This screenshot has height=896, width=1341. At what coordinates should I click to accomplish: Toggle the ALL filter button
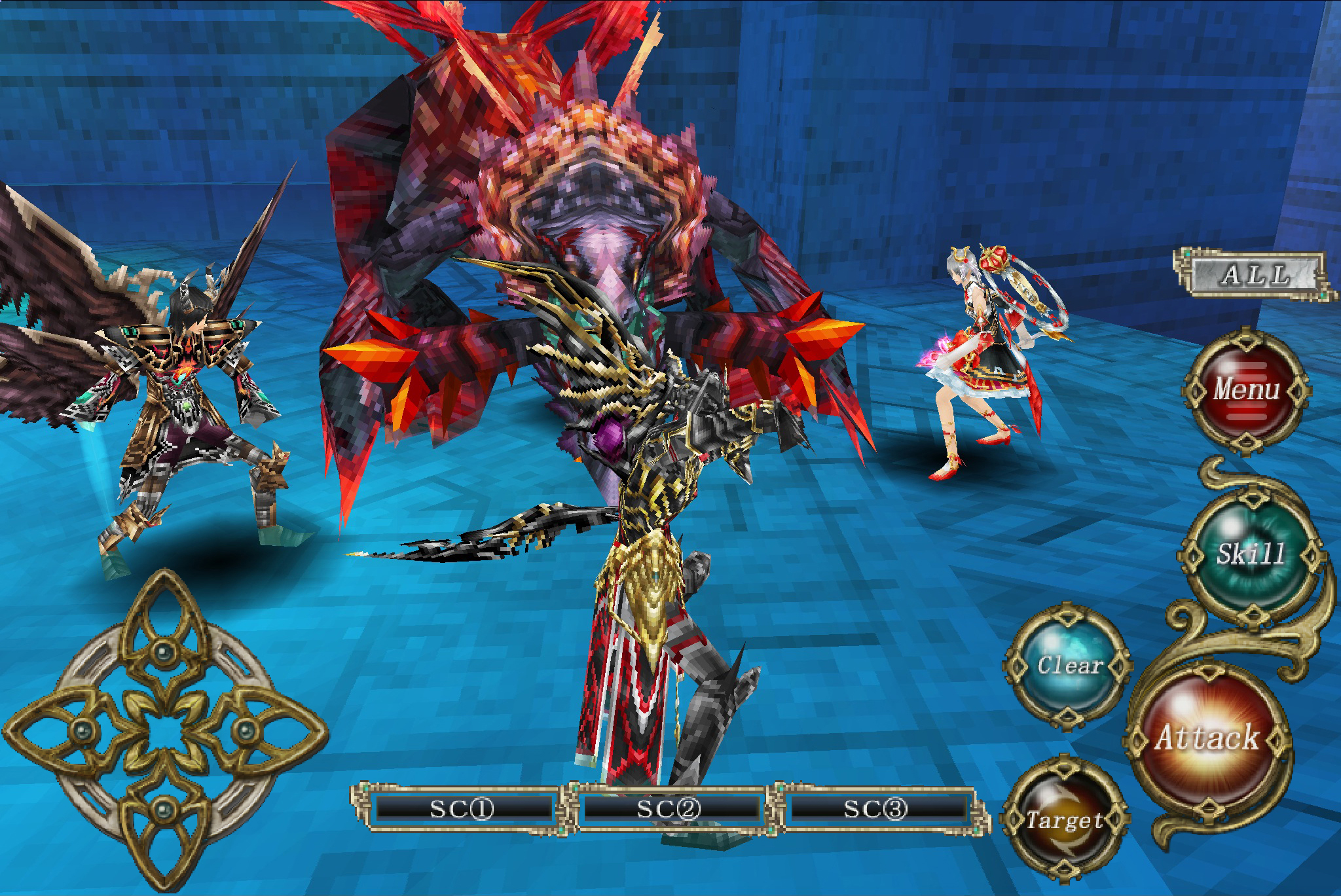(1254, 274)
